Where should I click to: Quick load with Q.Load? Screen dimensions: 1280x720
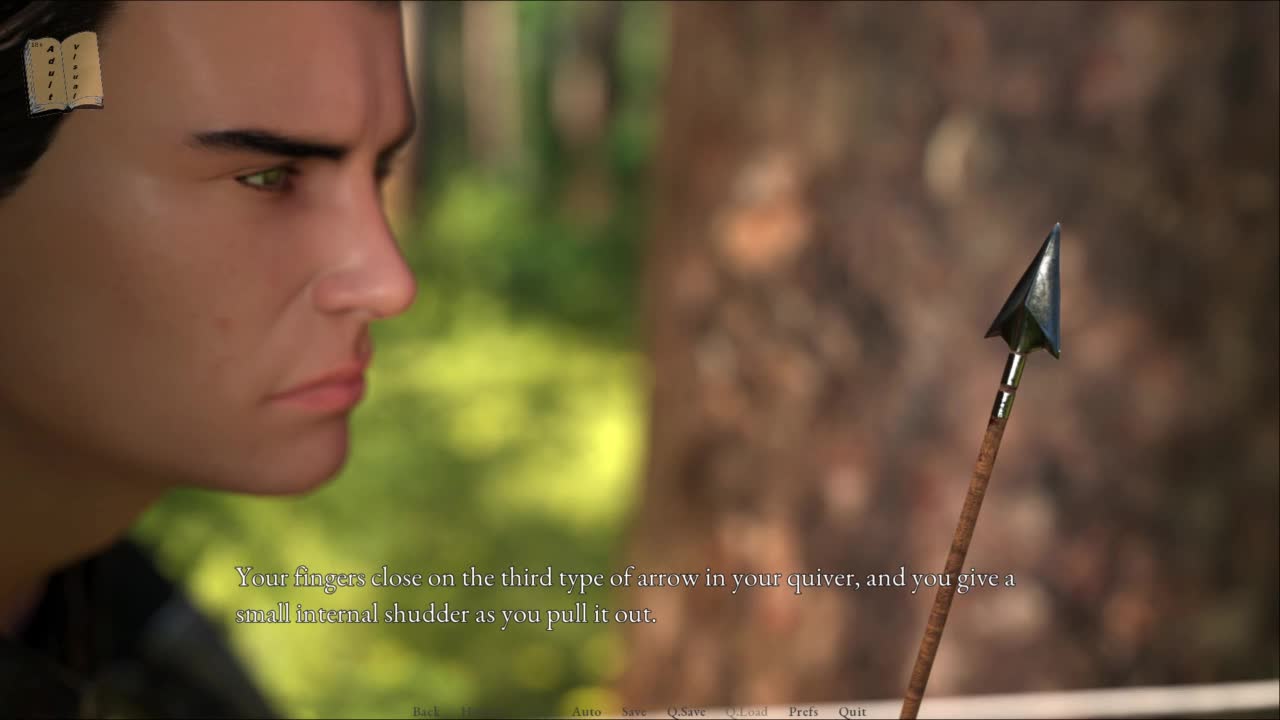click(746, 712)
